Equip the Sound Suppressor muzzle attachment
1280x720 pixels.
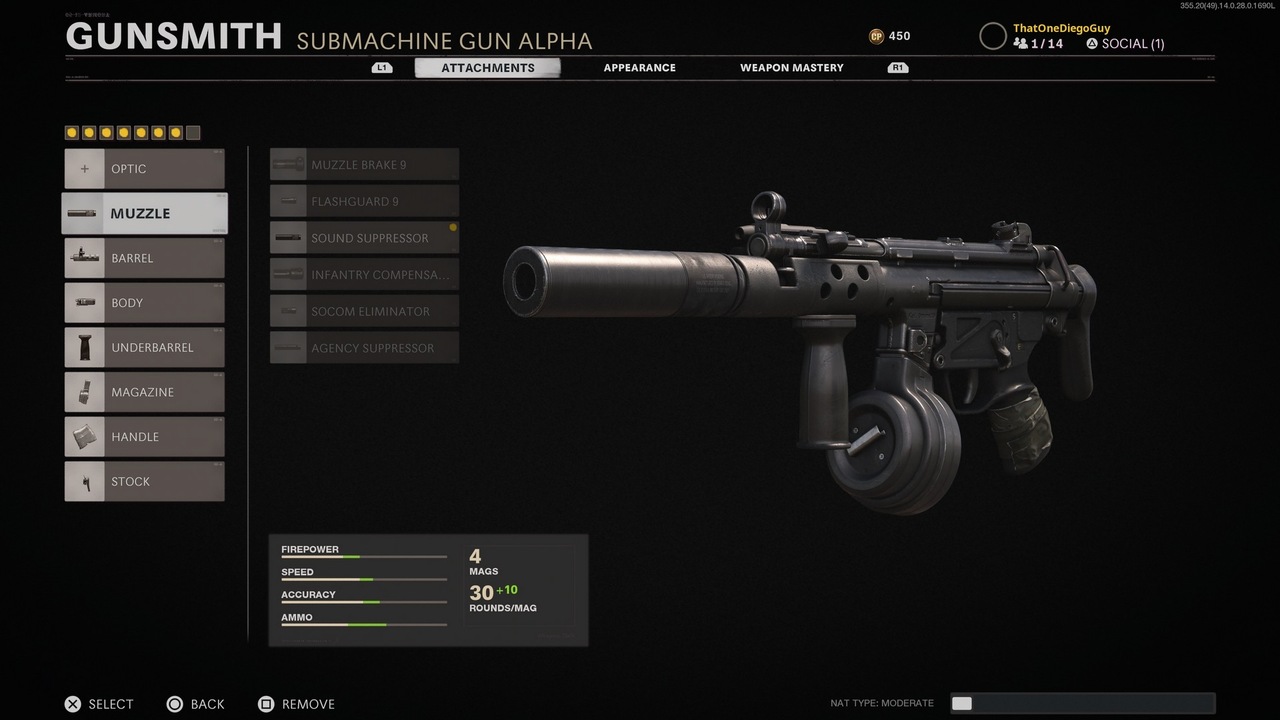(x=364, y=238)
